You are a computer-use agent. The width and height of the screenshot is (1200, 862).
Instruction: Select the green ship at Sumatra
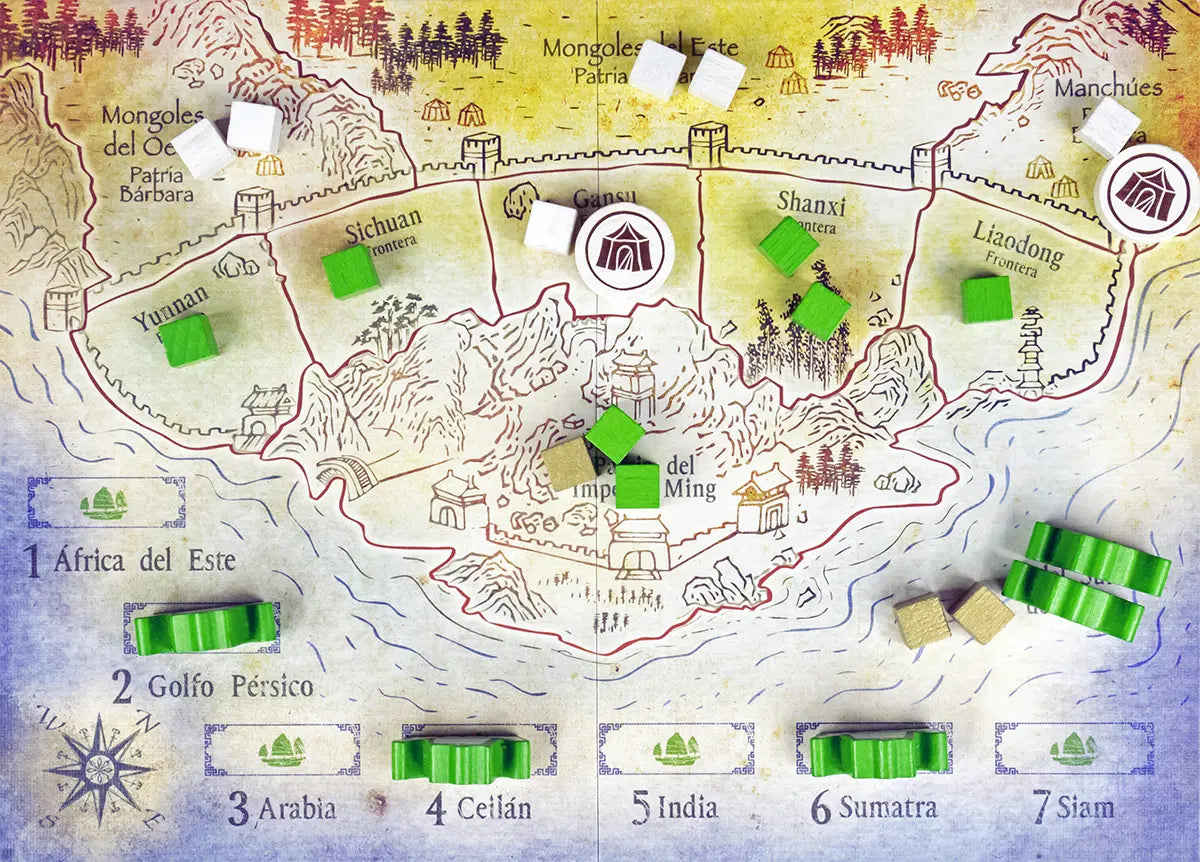point(878,753)
